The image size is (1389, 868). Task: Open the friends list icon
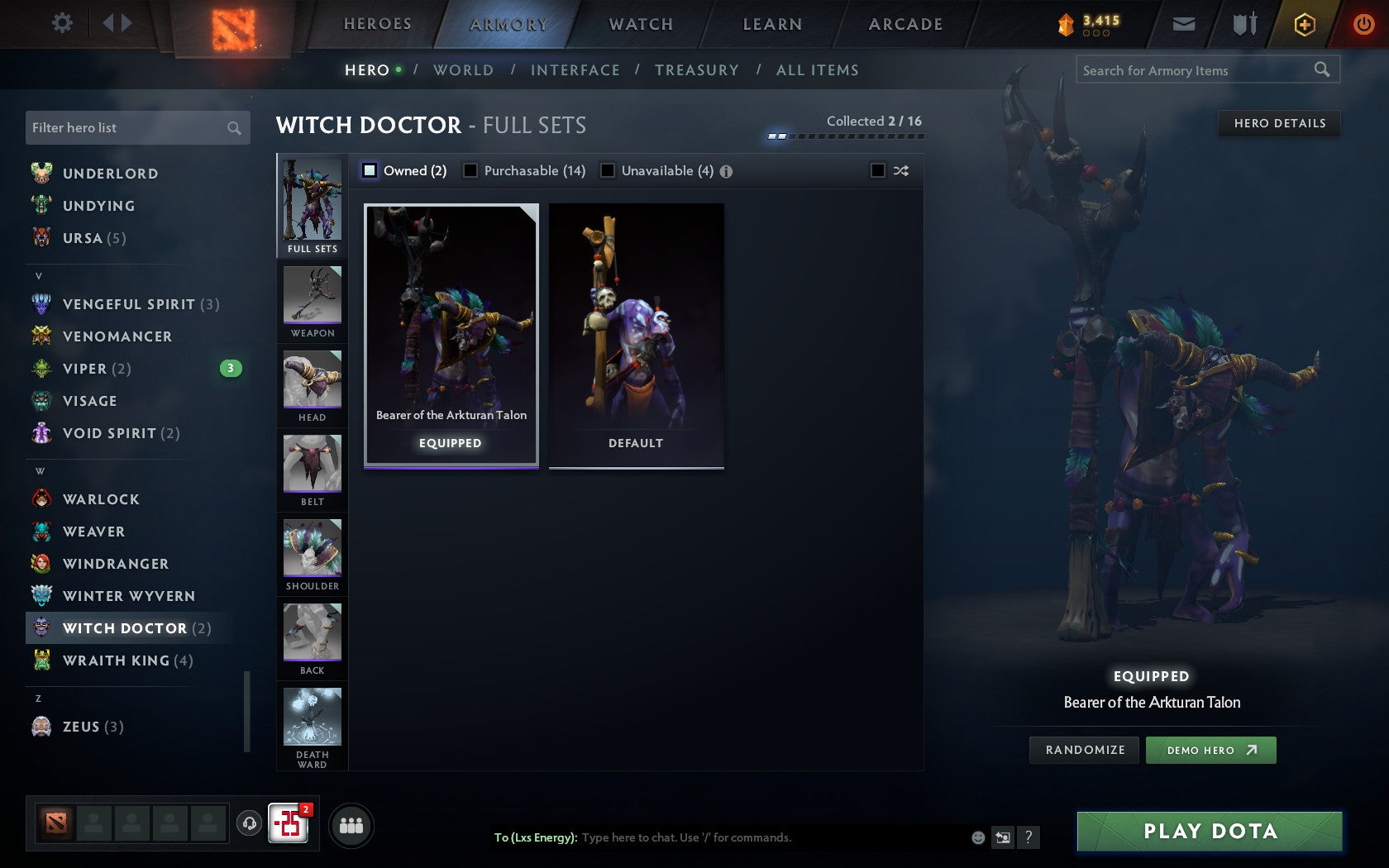(x=351, y=824)
